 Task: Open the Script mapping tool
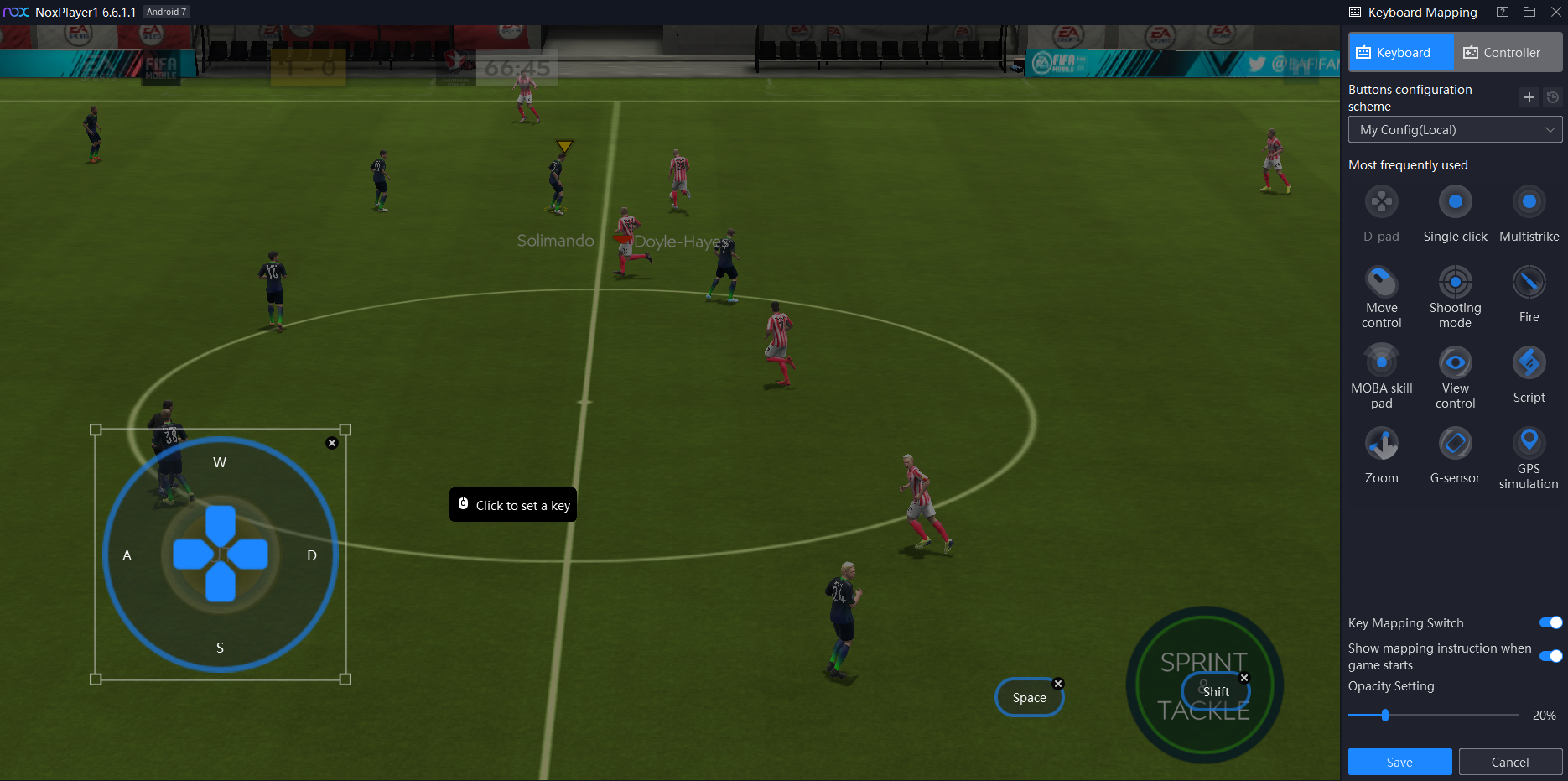click(1529, 362)
